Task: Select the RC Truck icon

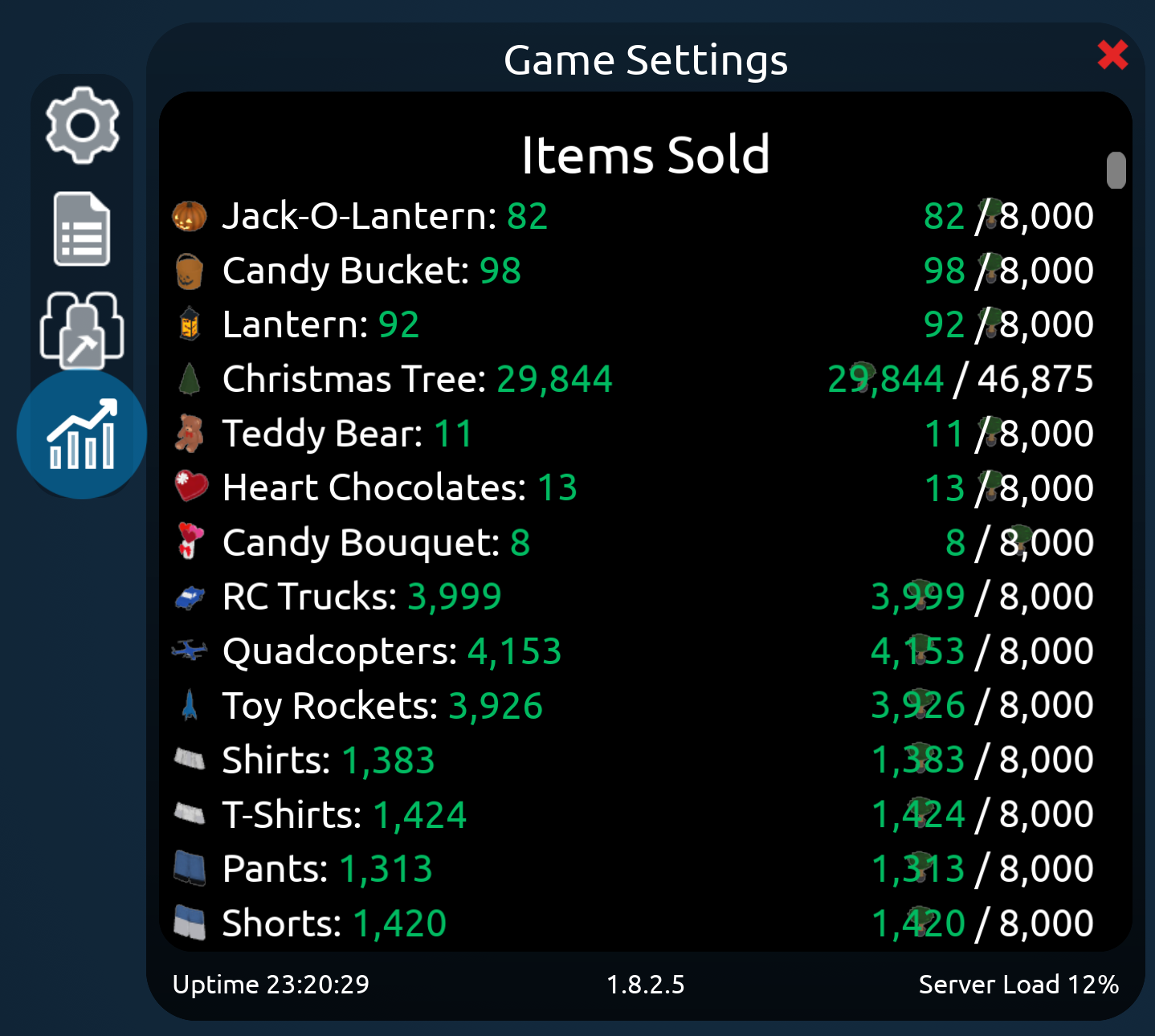Action: coord(191,597)
